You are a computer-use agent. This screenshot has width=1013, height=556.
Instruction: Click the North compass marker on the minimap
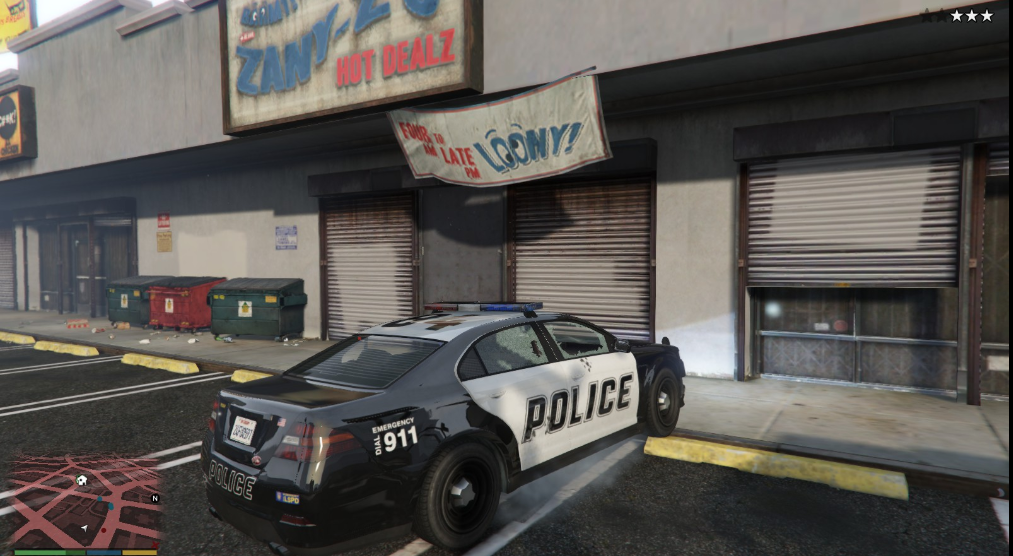[155, 498]
